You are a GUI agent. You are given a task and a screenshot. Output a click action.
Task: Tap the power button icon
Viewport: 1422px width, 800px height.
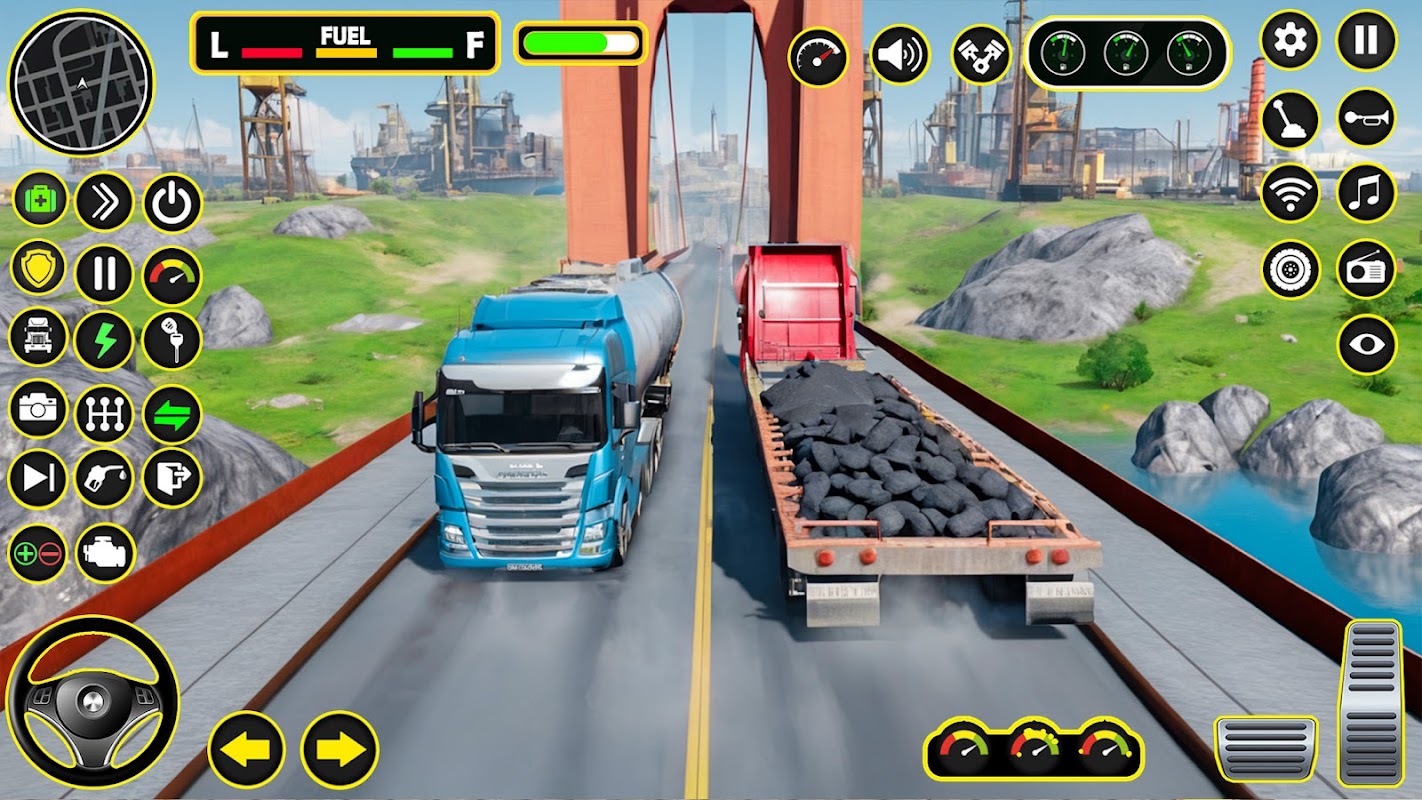[x=172, y=203]
